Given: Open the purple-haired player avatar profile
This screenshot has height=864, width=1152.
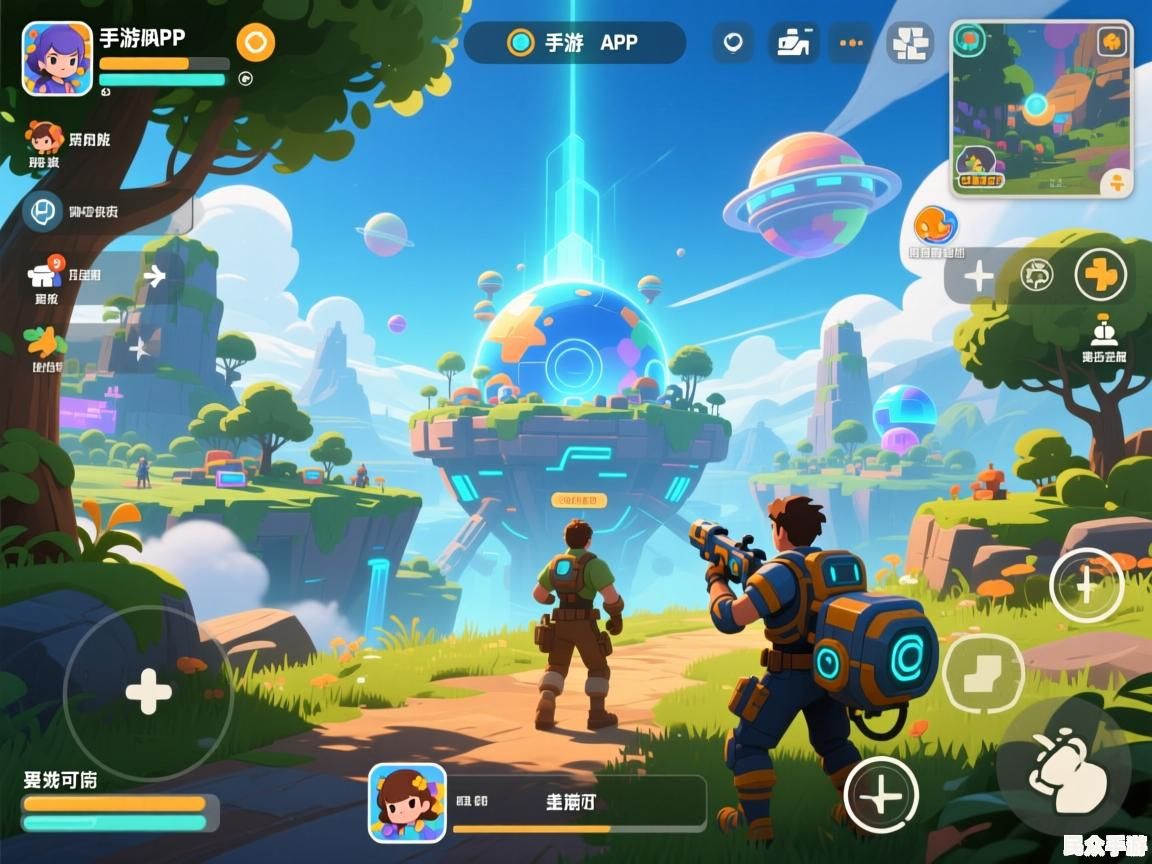Looking at the screenshot, I should click(x=57, y=58).
